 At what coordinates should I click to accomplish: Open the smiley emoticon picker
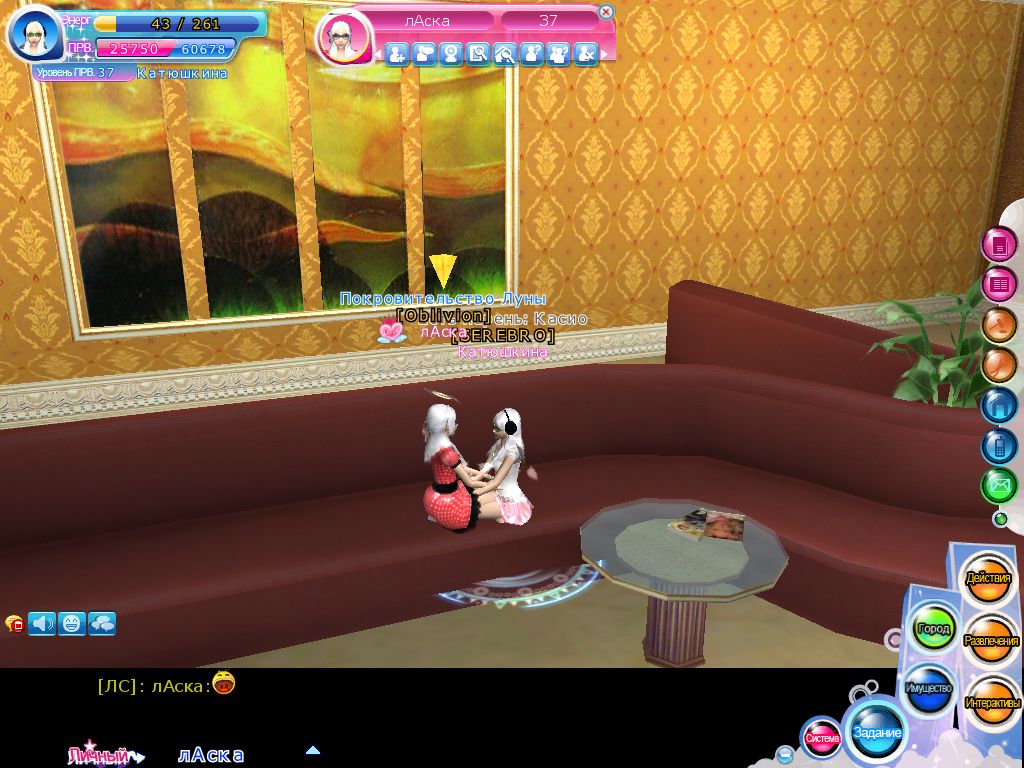click(72, 624)
